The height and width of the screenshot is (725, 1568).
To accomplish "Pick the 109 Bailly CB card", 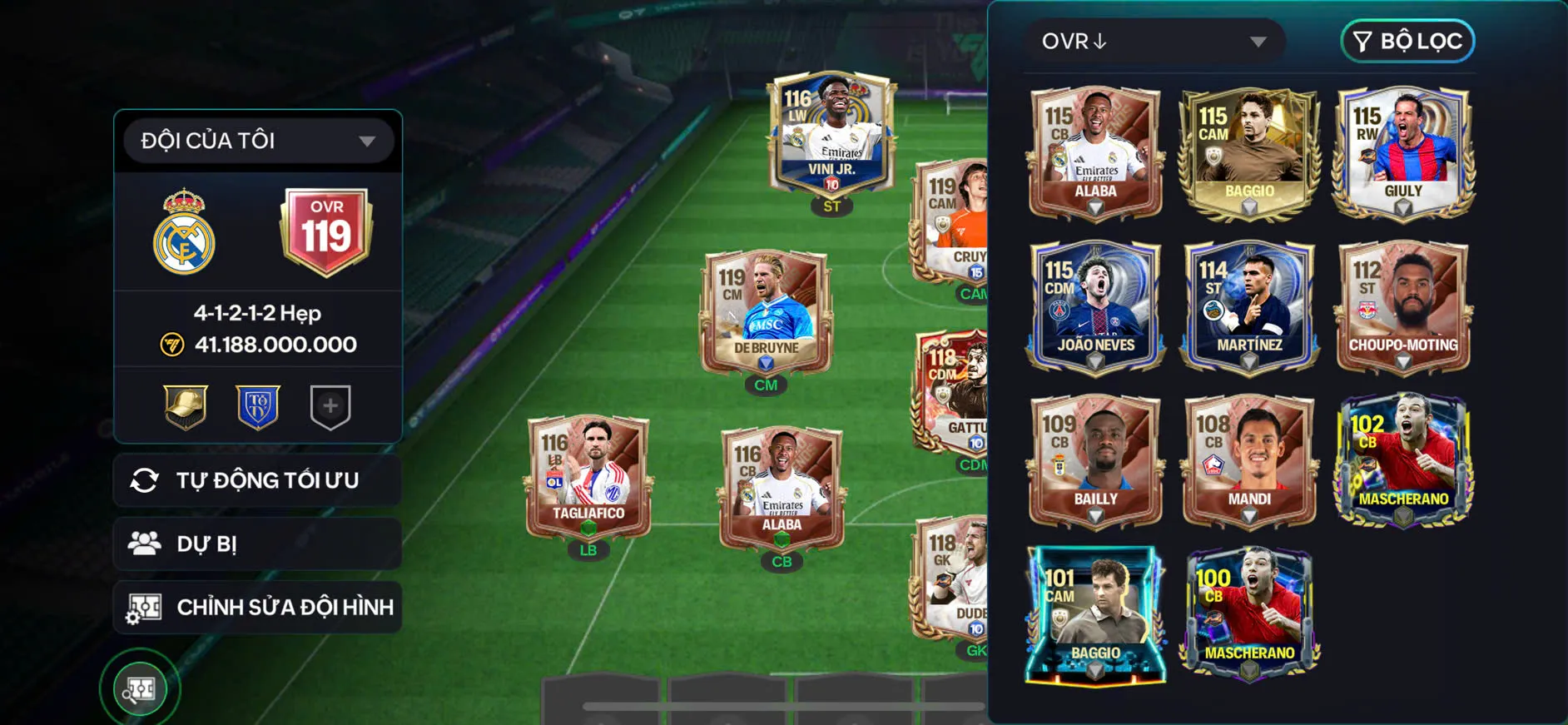I will point(1095,460).
